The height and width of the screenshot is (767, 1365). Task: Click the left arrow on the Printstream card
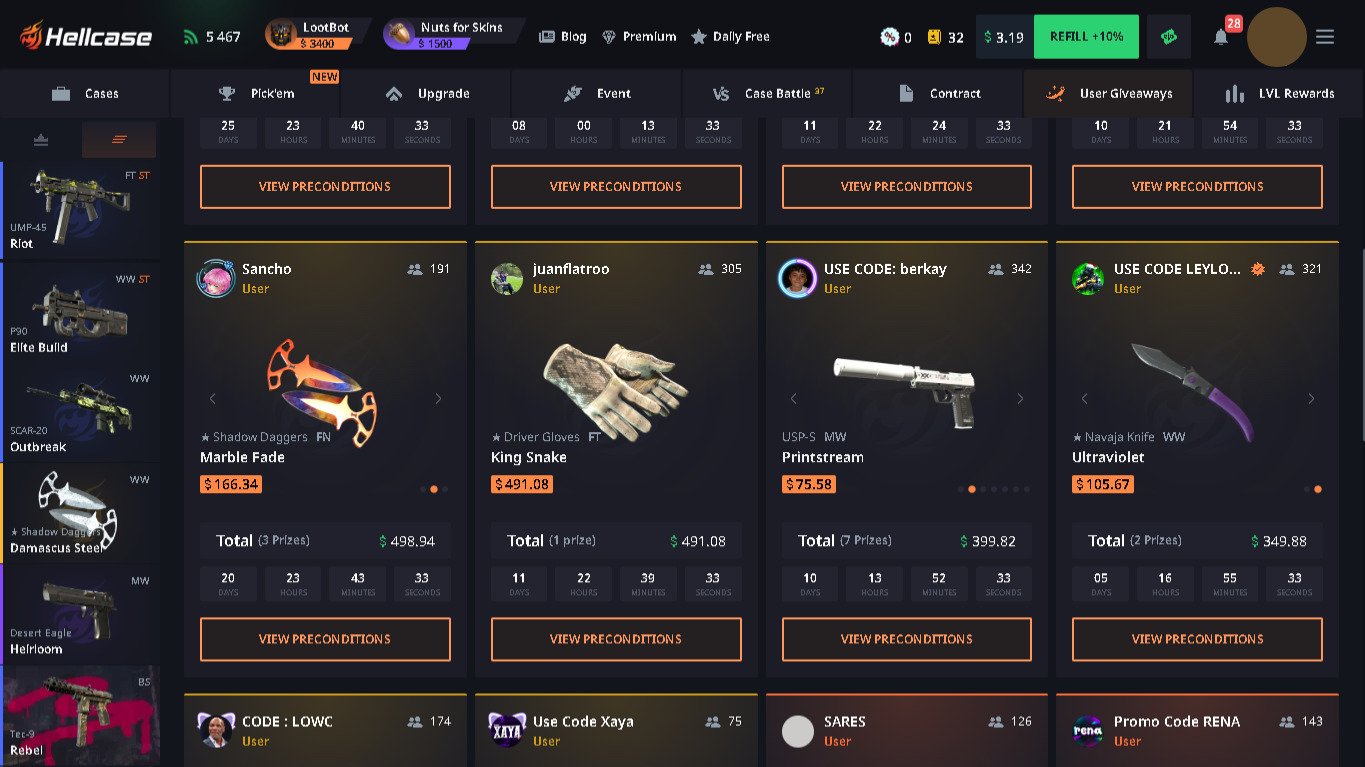[792, 398]
